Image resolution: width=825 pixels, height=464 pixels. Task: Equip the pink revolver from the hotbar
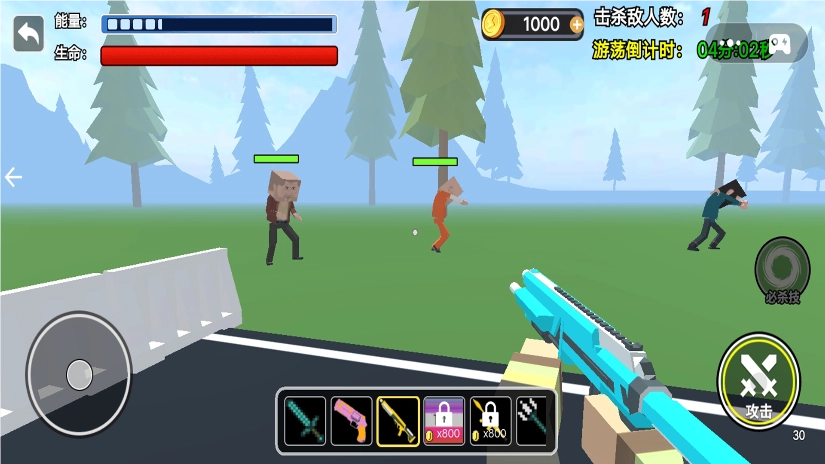click(351, 421)
